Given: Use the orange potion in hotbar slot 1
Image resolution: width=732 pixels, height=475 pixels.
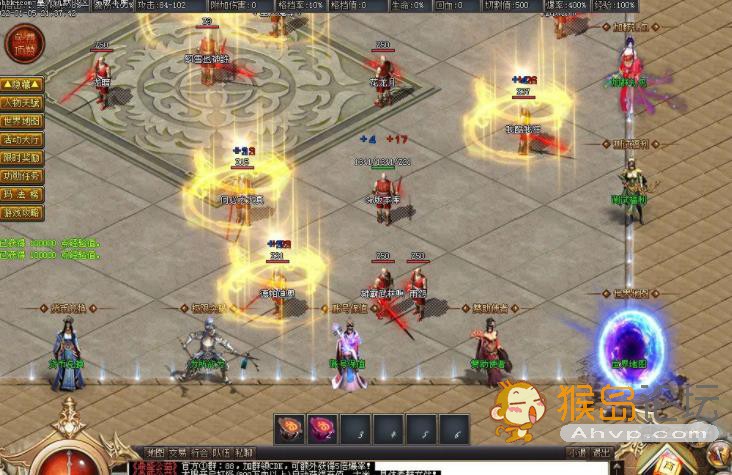Looking at the screenshot, I should (x=291, y=430).
